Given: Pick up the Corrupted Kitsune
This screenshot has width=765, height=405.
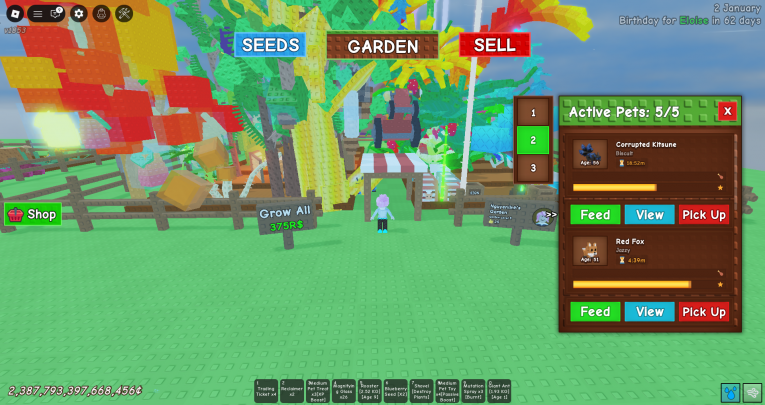Looking at the screenshot, I should pos(704,215).
